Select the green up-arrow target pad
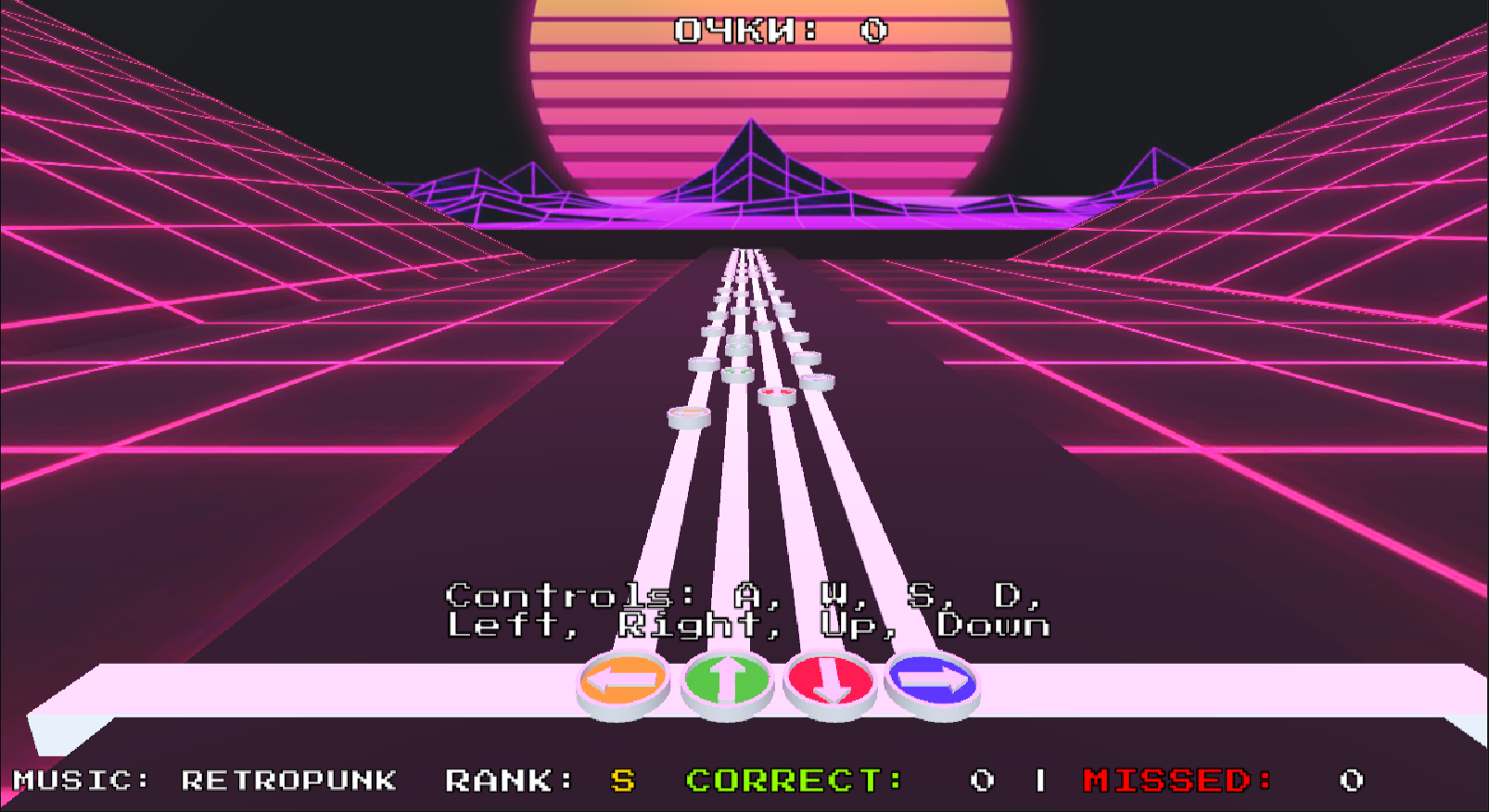Viewport: 1489px width, 812px height. pos(727,681)
